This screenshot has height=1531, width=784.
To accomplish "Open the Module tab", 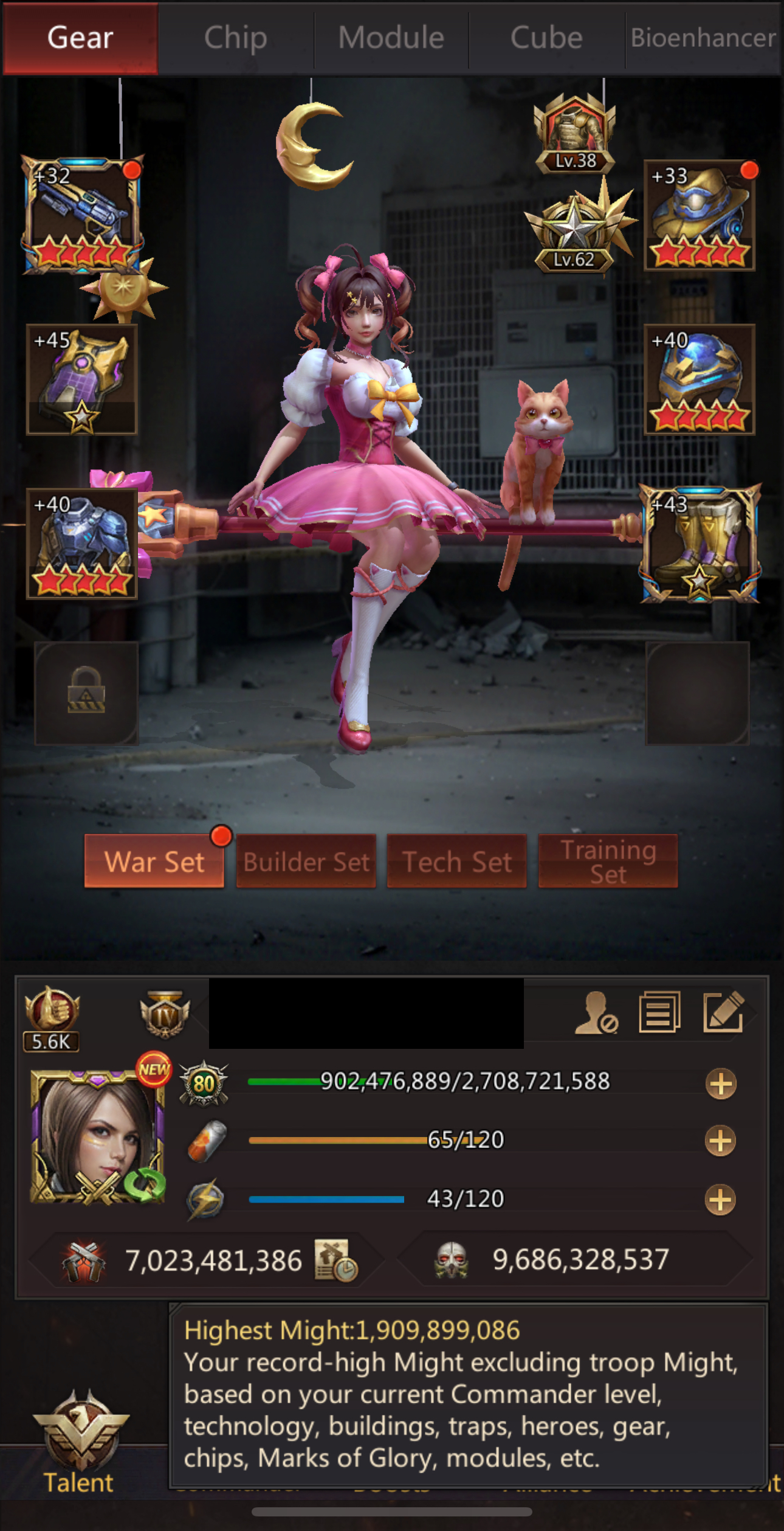I will point(391,38).
